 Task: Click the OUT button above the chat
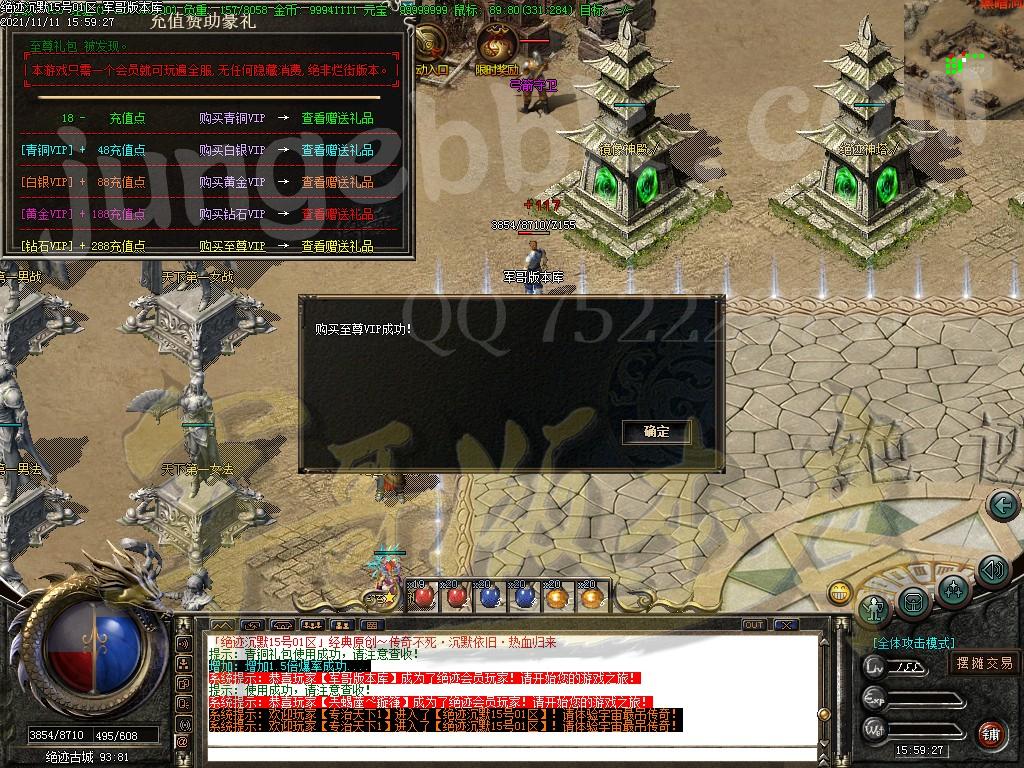(754, 625)
